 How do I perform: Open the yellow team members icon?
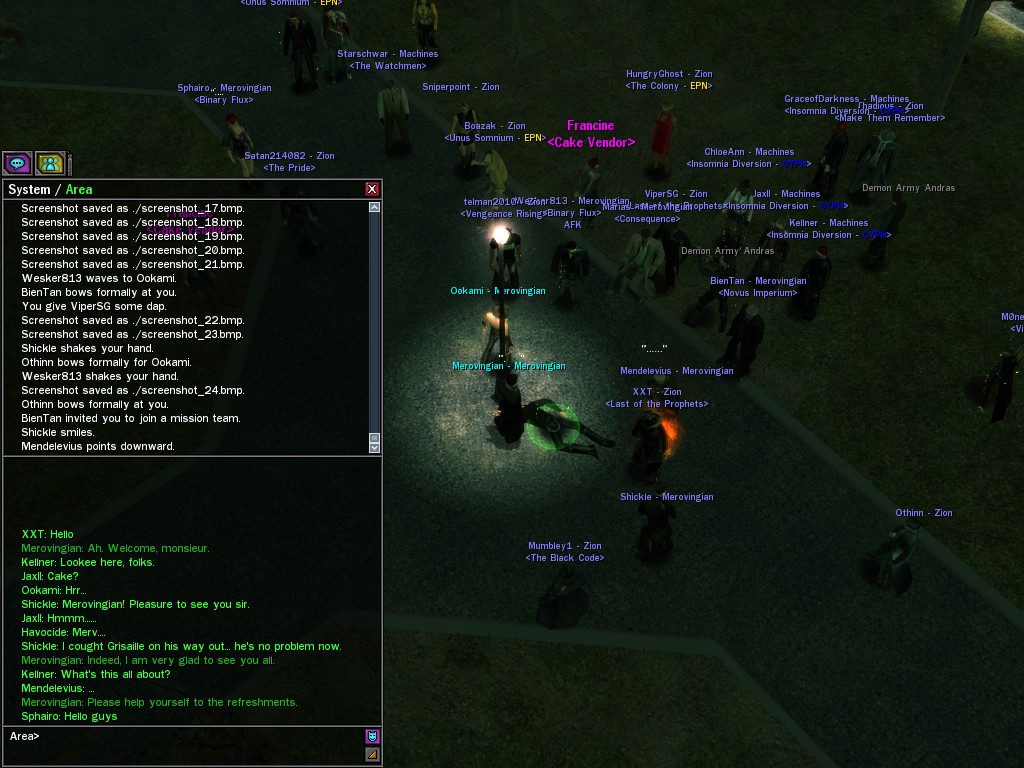[x=50, y=163]
